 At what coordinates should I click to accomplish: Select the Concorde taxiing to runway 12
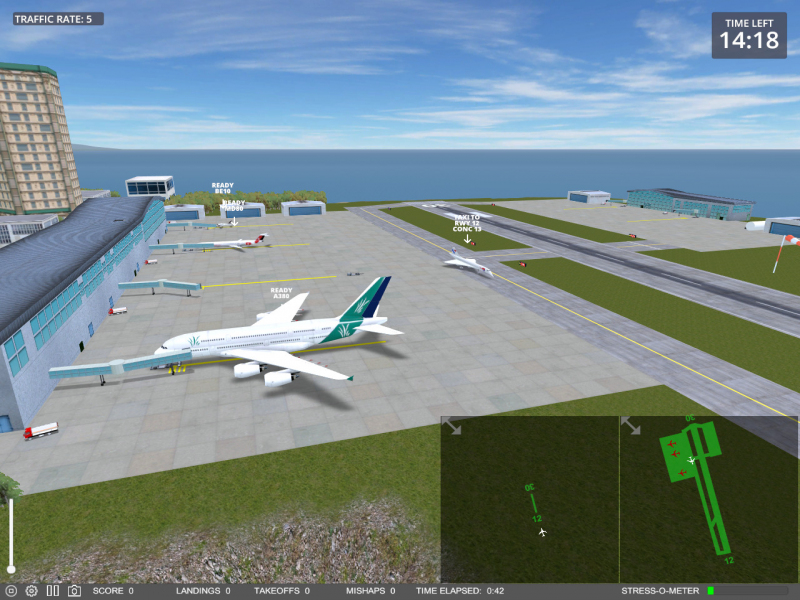[467, 262]
